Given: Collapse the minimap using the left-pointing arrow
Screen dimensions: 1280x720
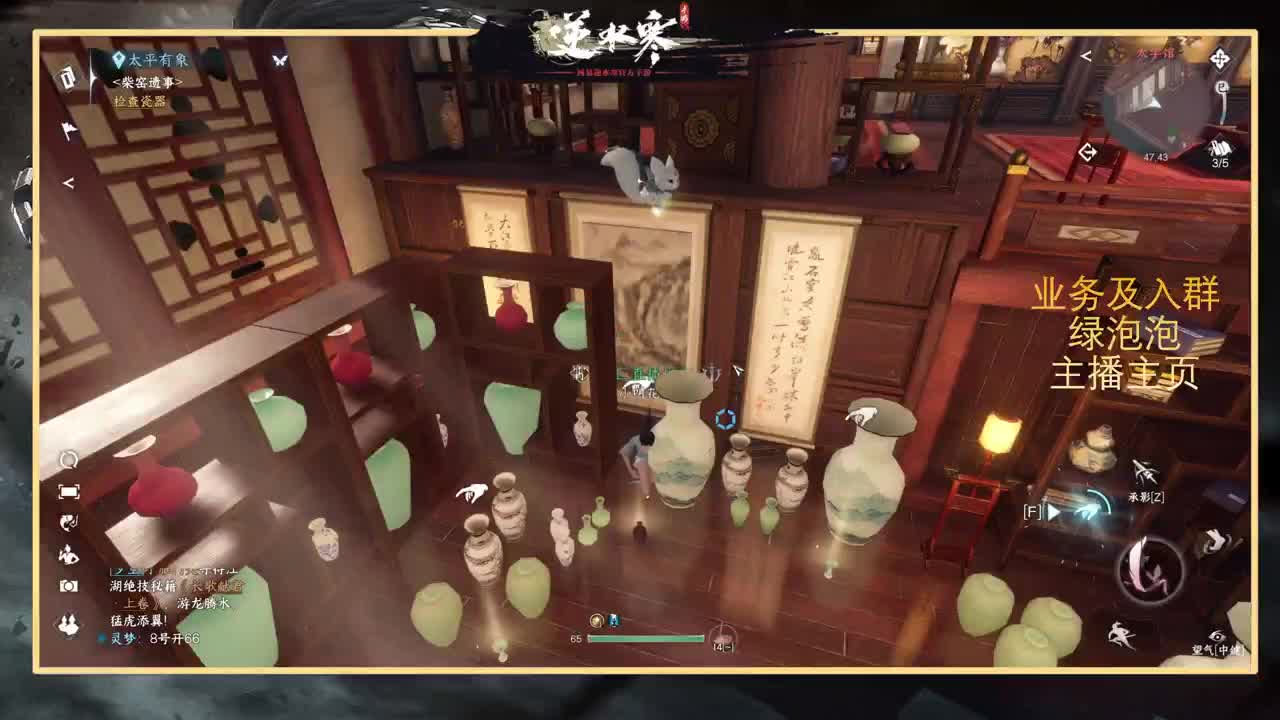Looking at the screenshot, I should 1086,56.
